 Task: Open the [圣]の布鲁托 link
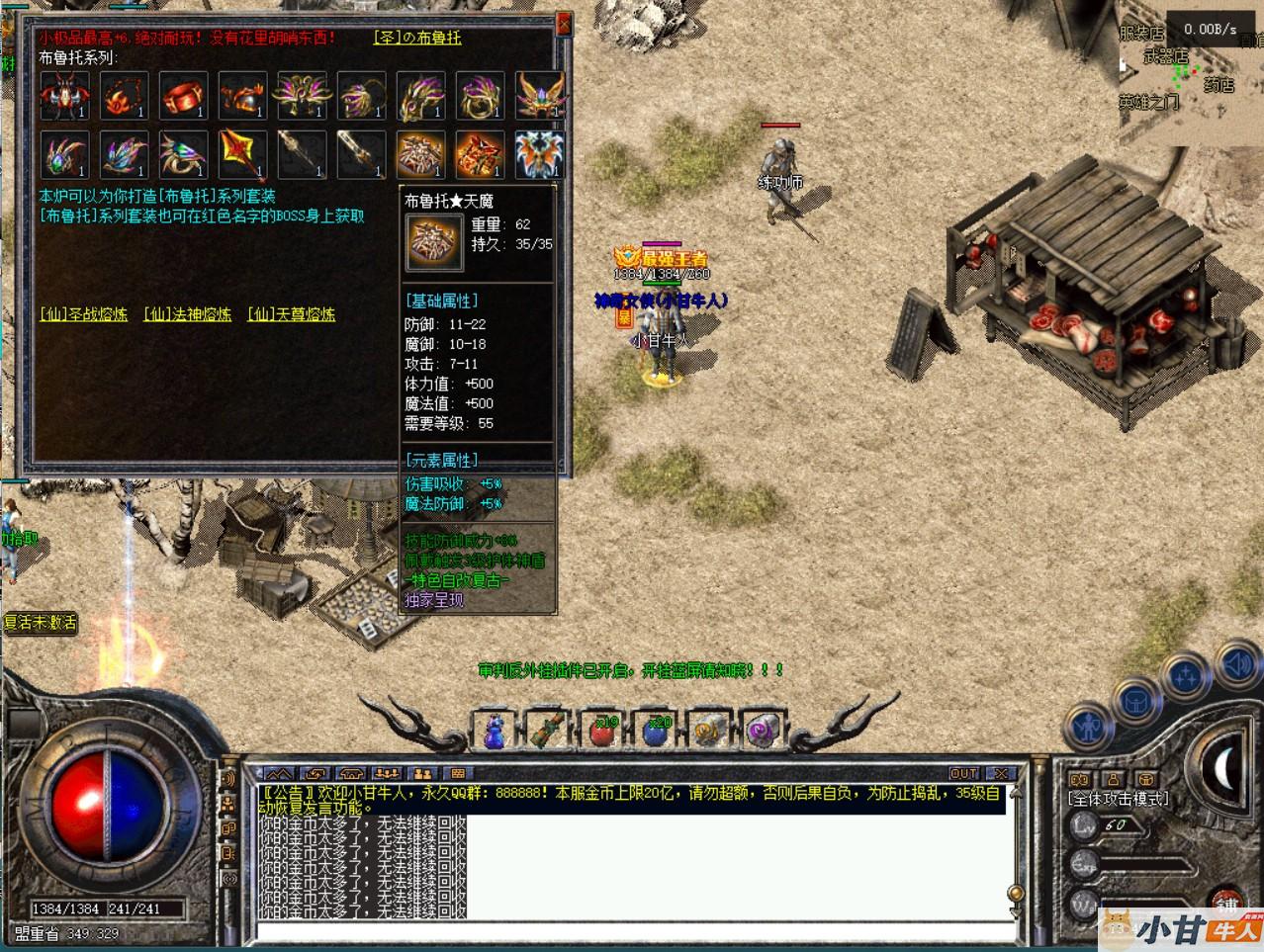[x=417, y=38]
